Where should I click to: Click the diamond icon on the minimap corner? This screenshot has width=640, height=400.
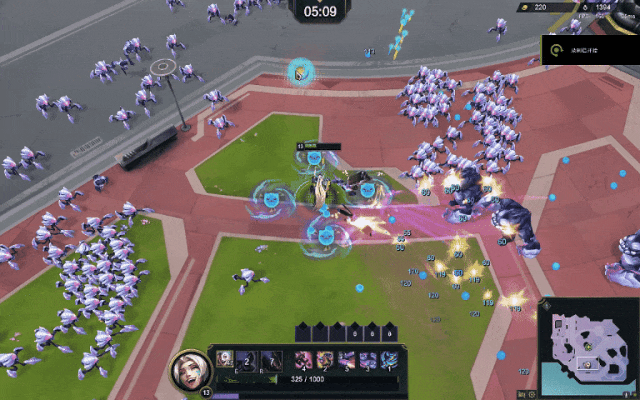(x=546, y=305)
